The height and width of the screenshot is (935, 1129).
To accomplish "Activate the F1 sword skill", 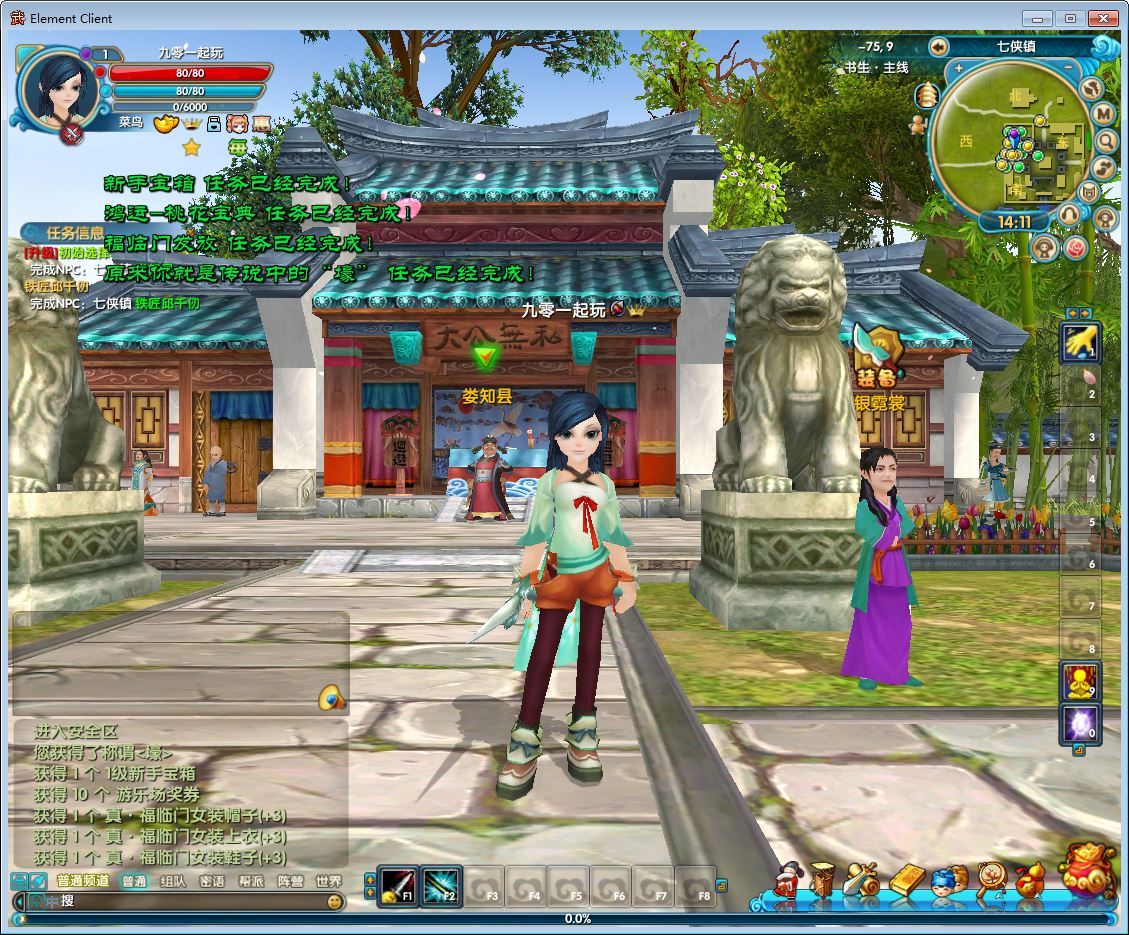I will [x=398, y=884].
